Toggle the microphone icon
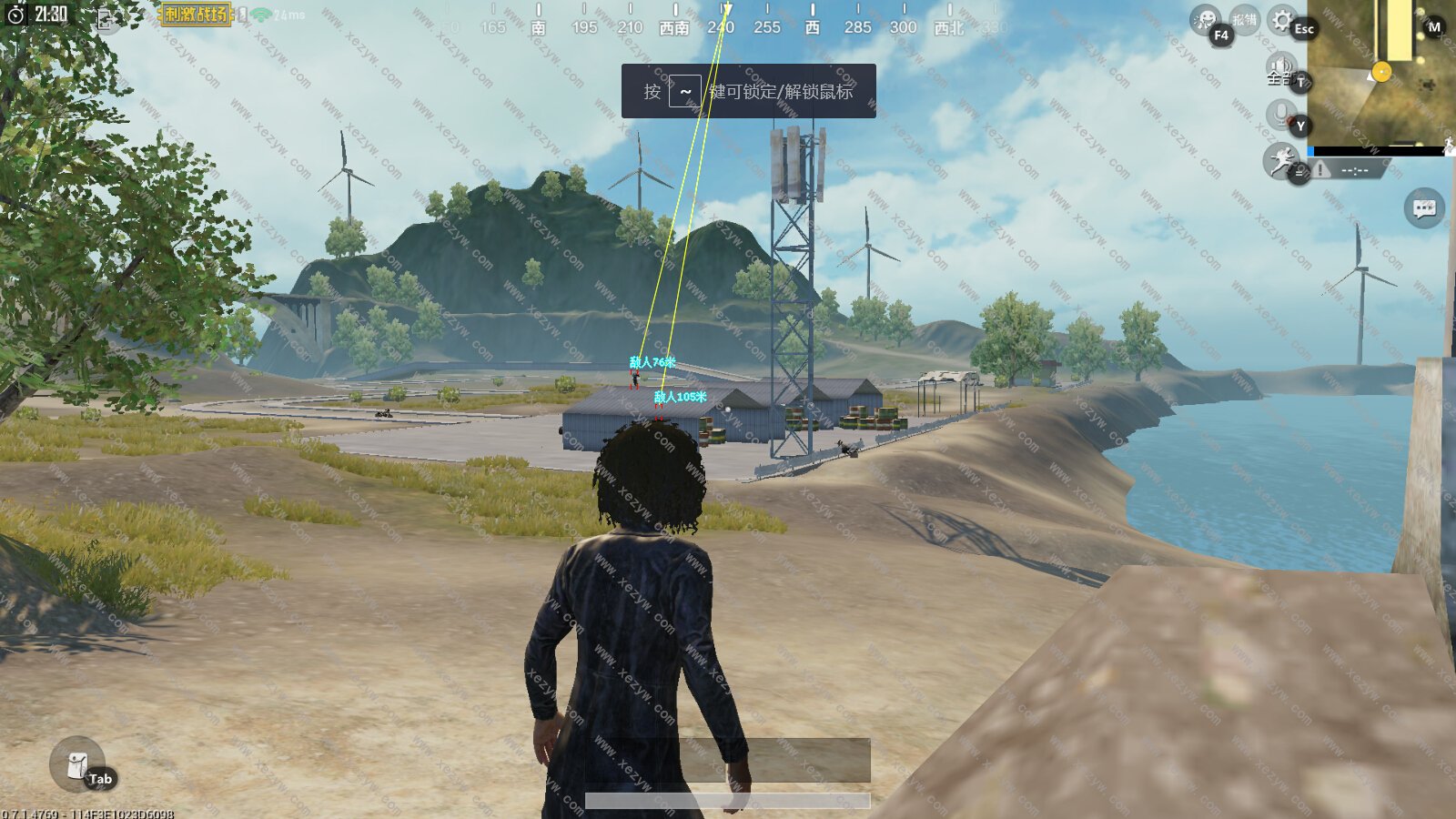The image size is (1456, 819). tap(1280, 115)
